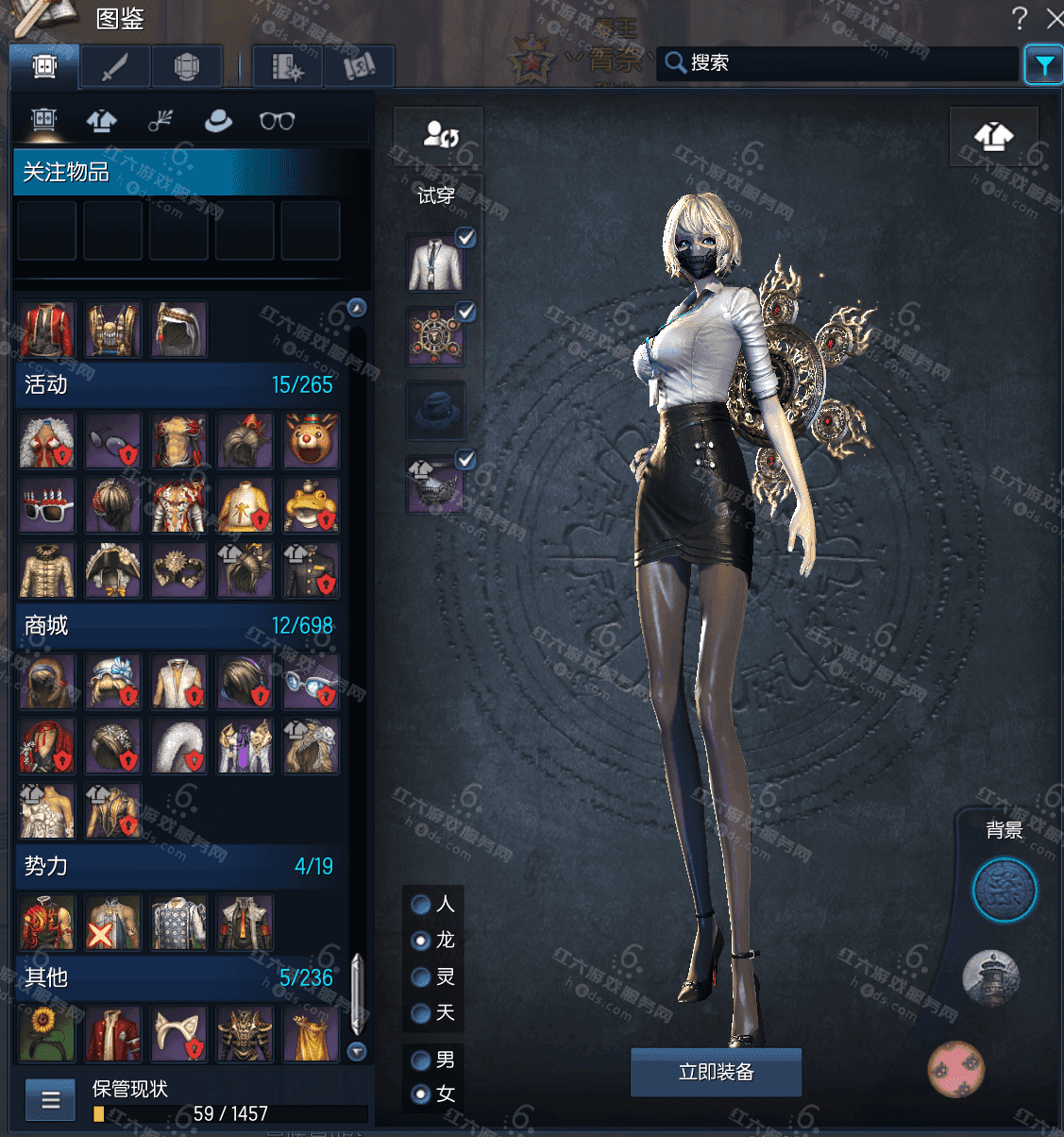Open the help question mark

click(1019, 18)
